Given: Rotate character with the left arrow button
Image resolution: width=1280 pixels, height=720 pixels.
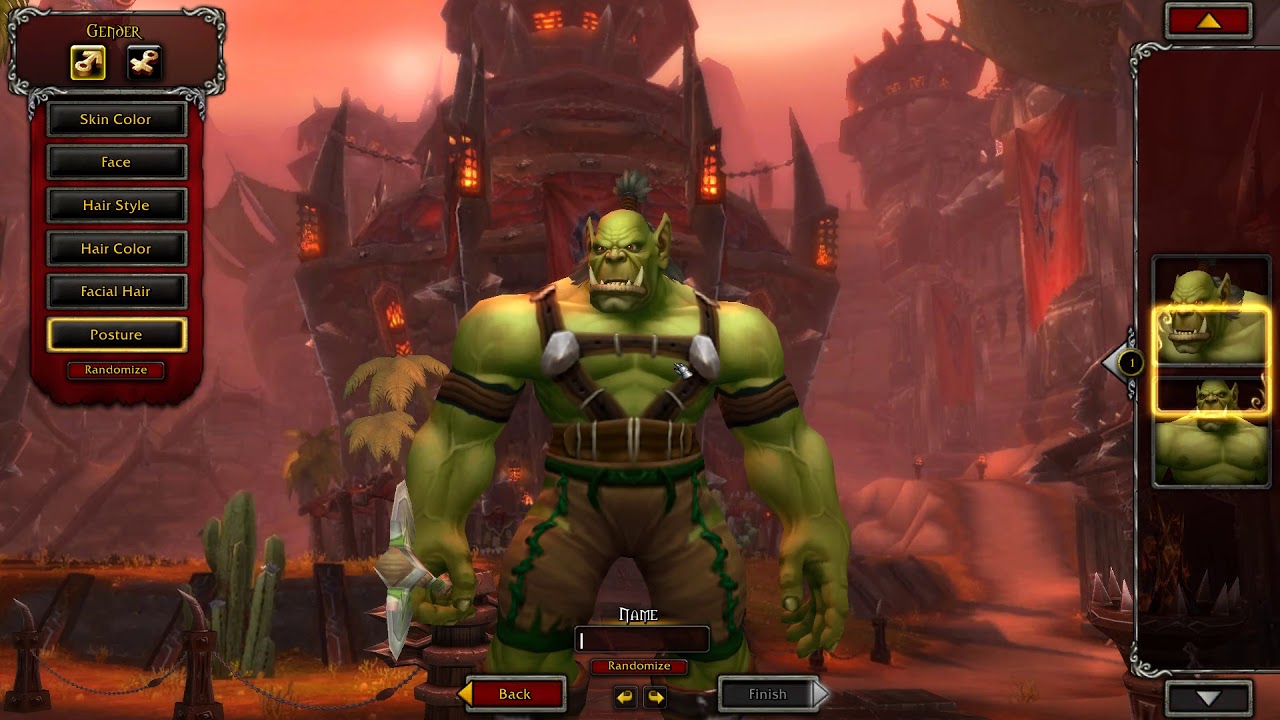Looking at the screenshot, I should 625,696.
